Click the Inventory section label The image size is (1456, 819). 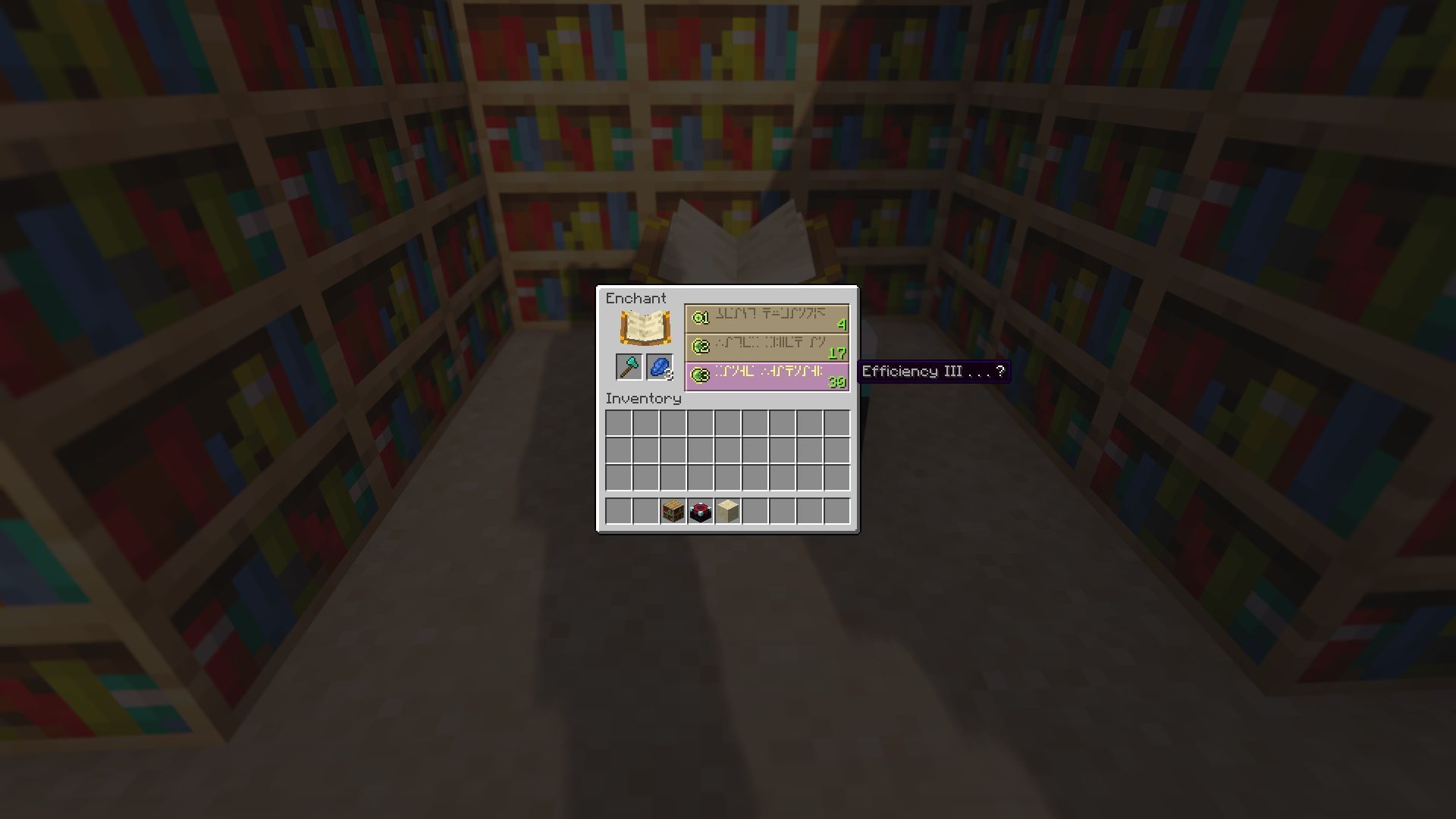tap(644, 397)
